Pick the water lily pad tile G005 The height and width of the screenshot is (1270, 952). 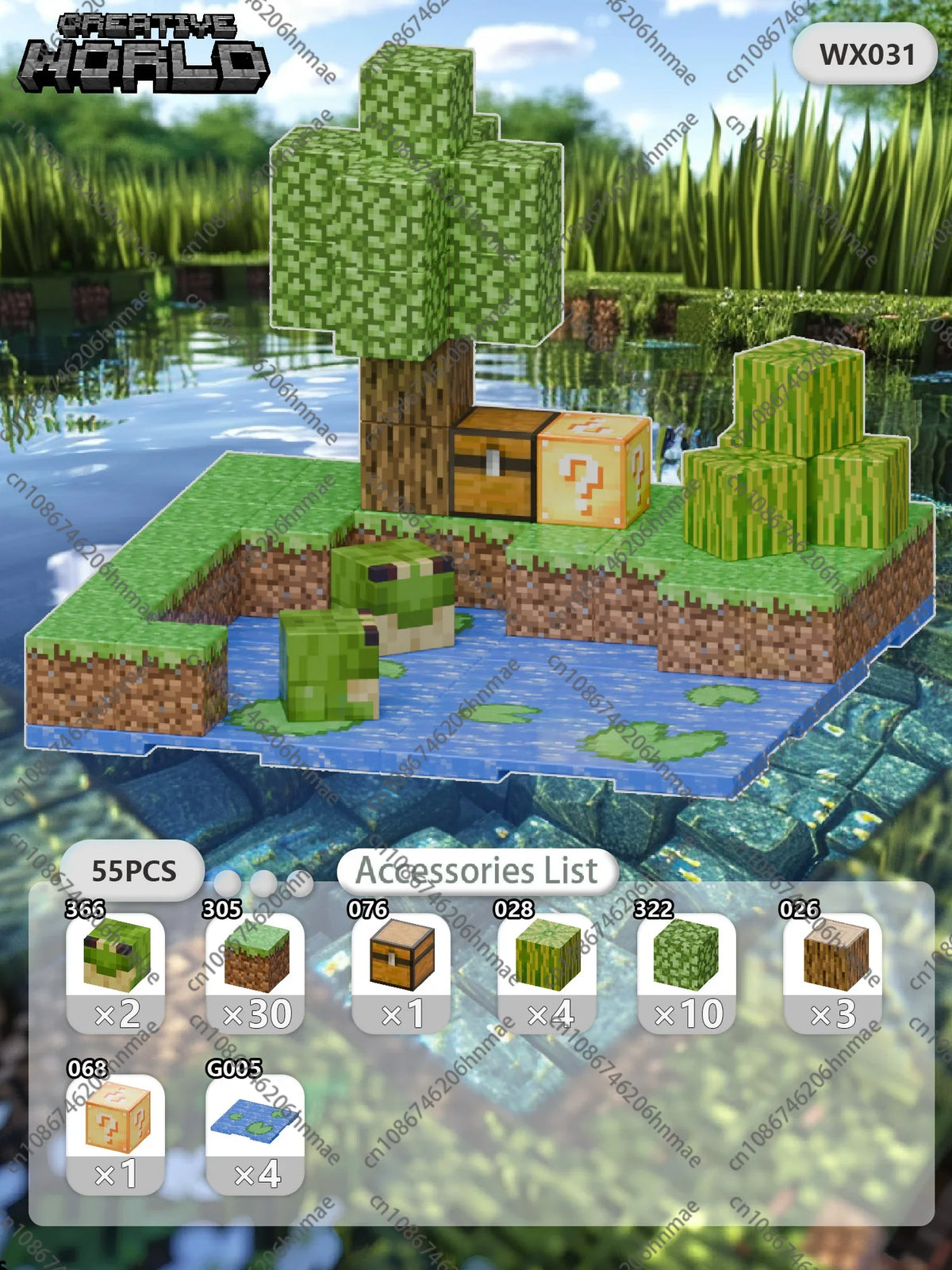pyautogui.click(x=255, y=1133)
